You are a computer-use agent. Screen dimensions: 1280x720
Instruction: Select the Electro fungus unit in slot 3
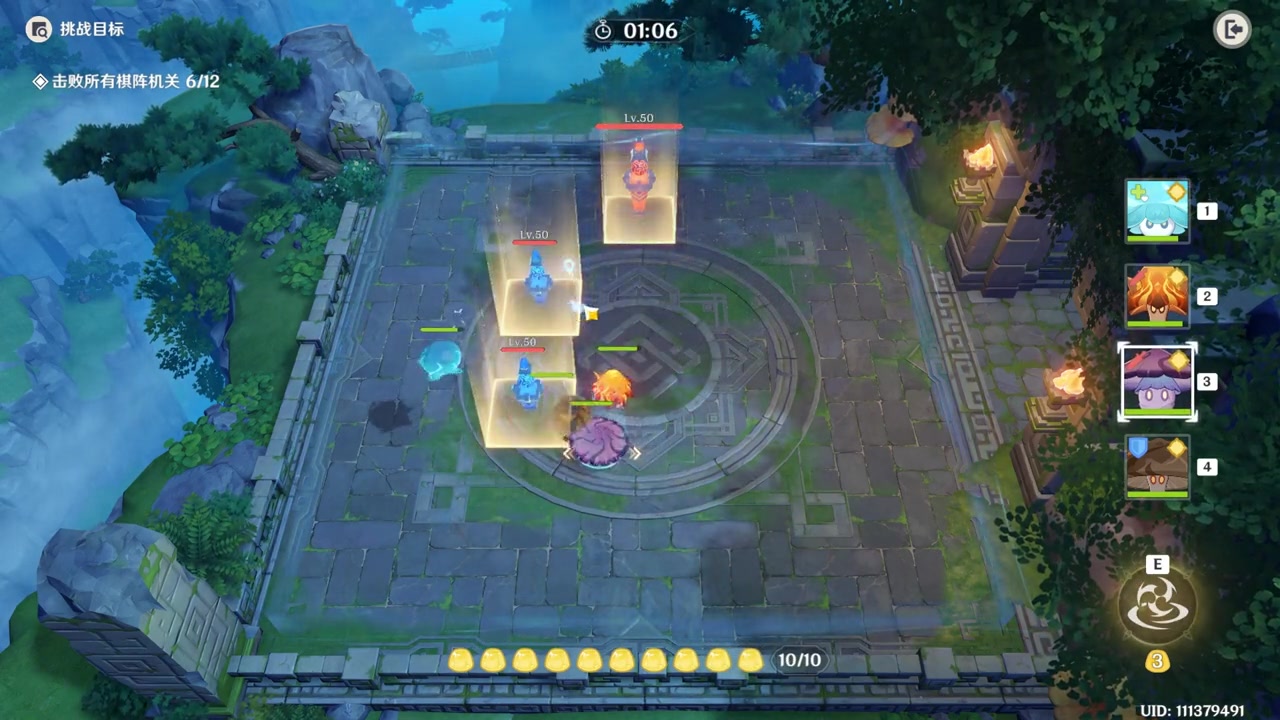point(1157,381)
